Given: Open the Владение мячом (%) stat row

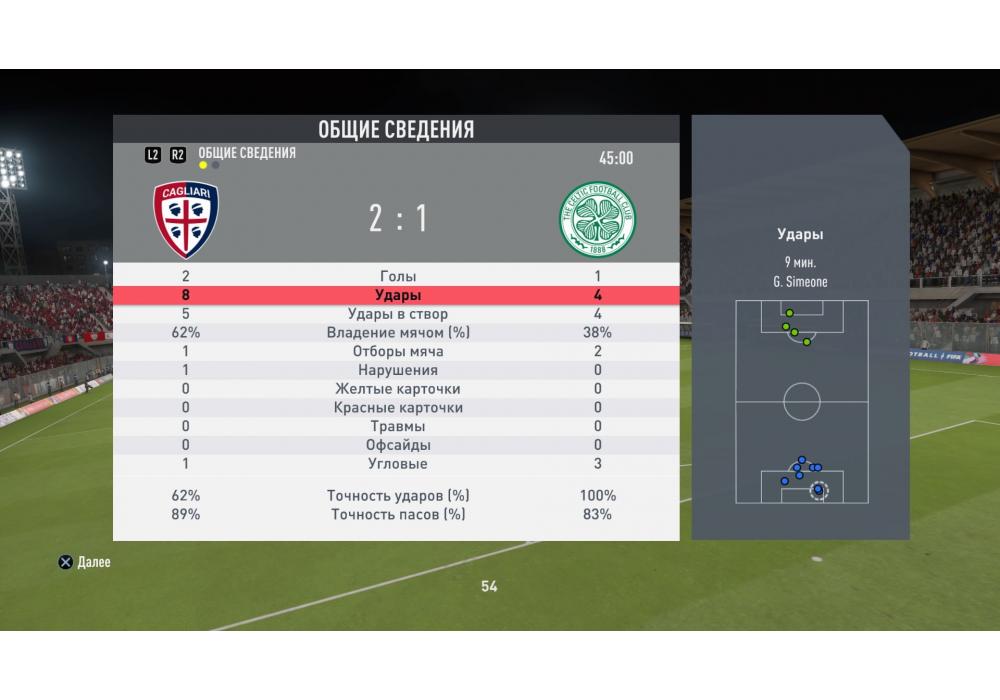Looking at the screenshot, I should 398,333.
